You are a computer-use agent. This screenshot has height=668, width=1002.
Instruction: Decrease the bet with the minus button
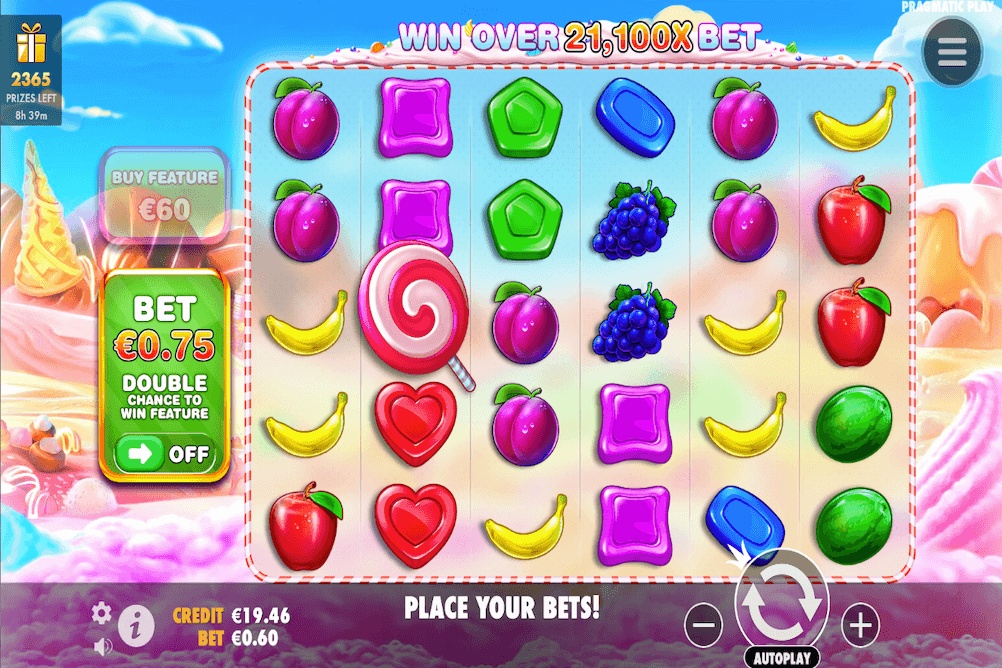point(704,626)
